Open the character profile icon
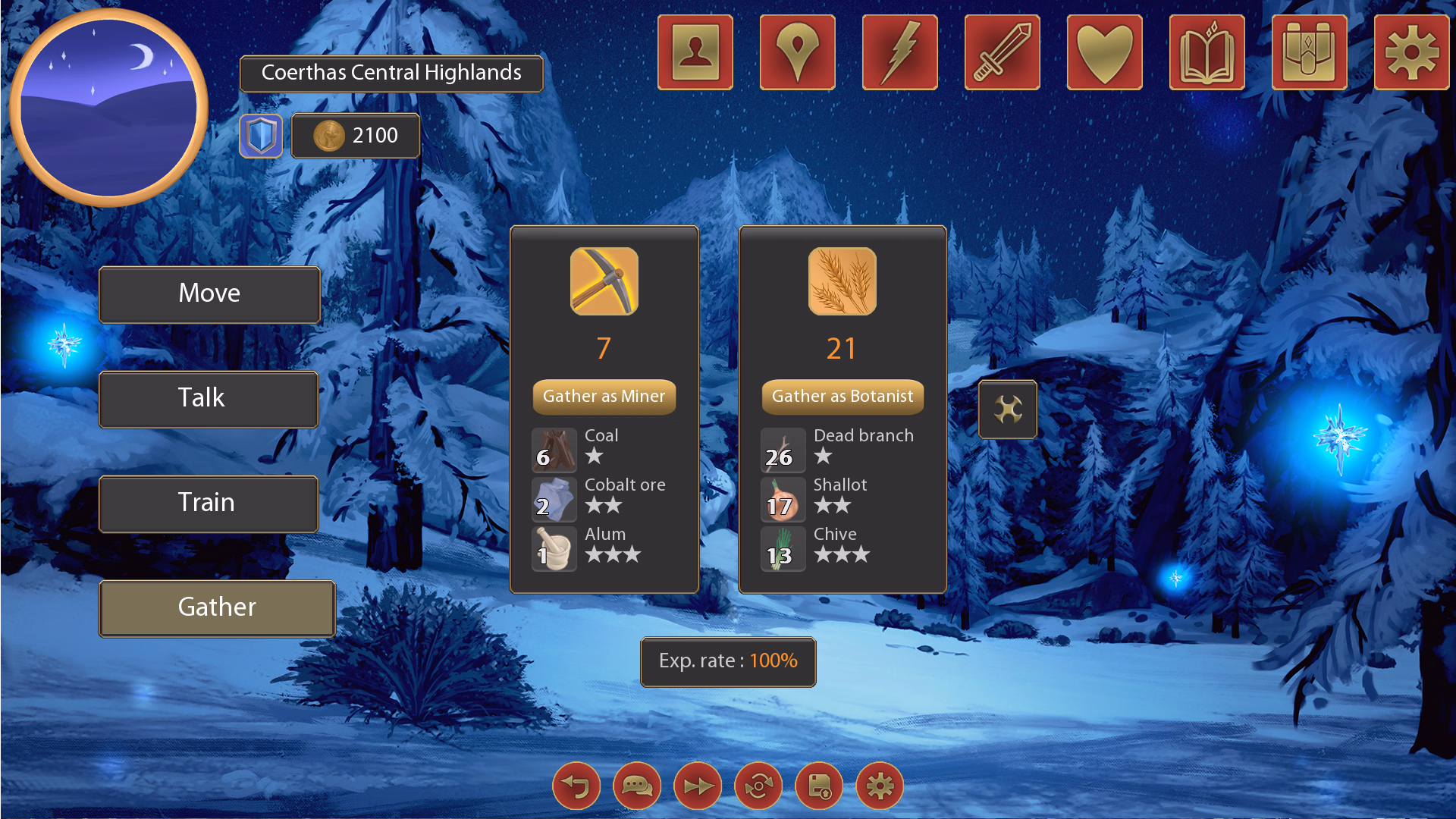This screenshot has height=819, width=1456. pos(695,52)
